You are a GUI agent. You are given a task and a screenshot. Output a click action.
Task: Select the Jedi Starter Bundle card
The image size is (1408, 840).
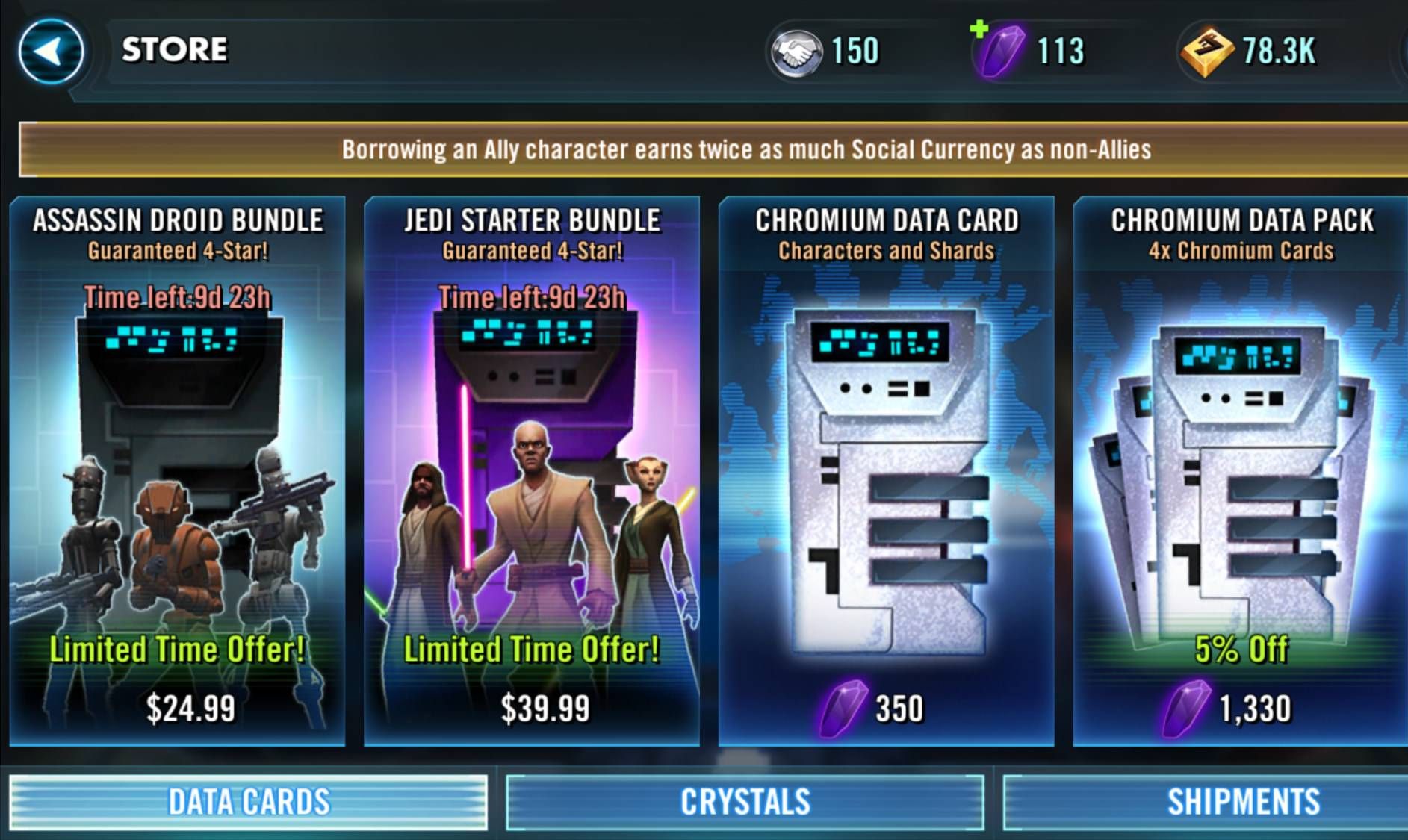tap(532, 470)
